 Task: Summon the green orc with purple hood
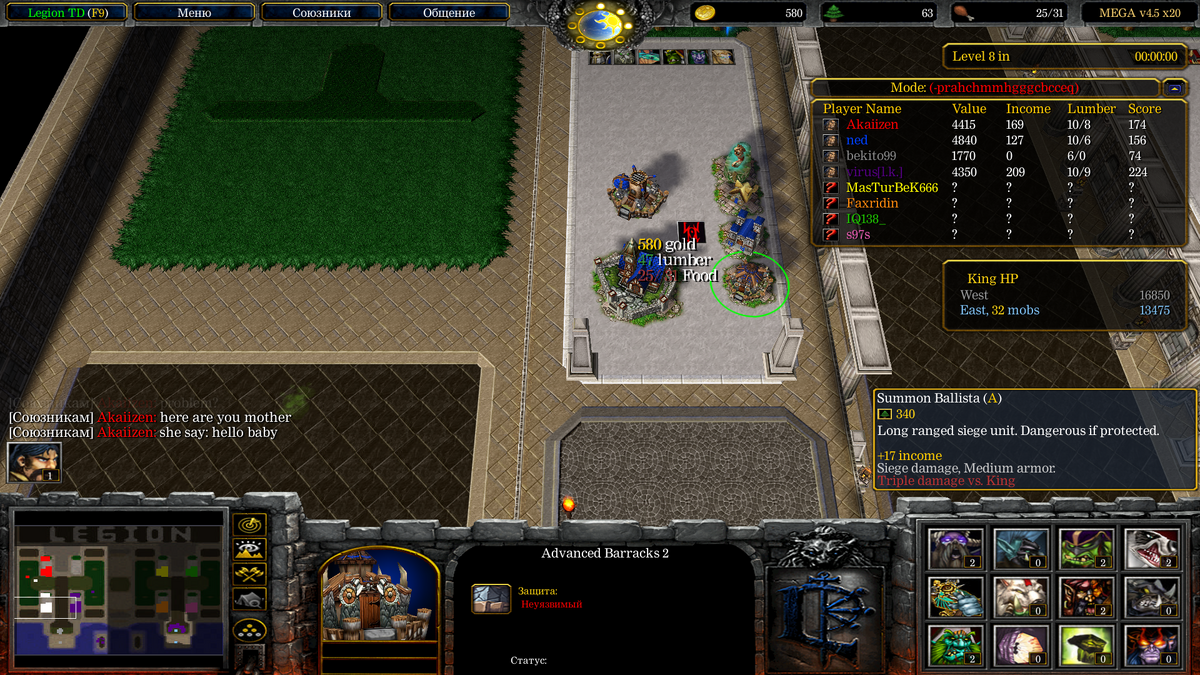(x=1084, y=548)
